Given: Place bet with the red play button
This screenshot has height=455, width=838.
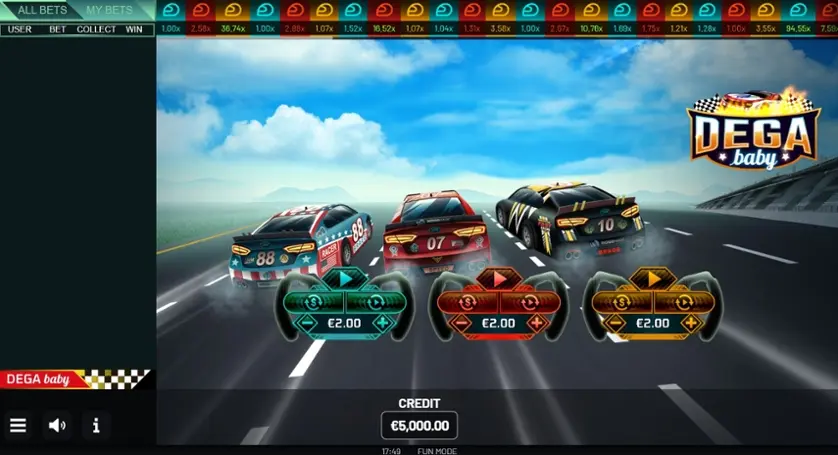Looking at the screenshot, I should [499, 279].
